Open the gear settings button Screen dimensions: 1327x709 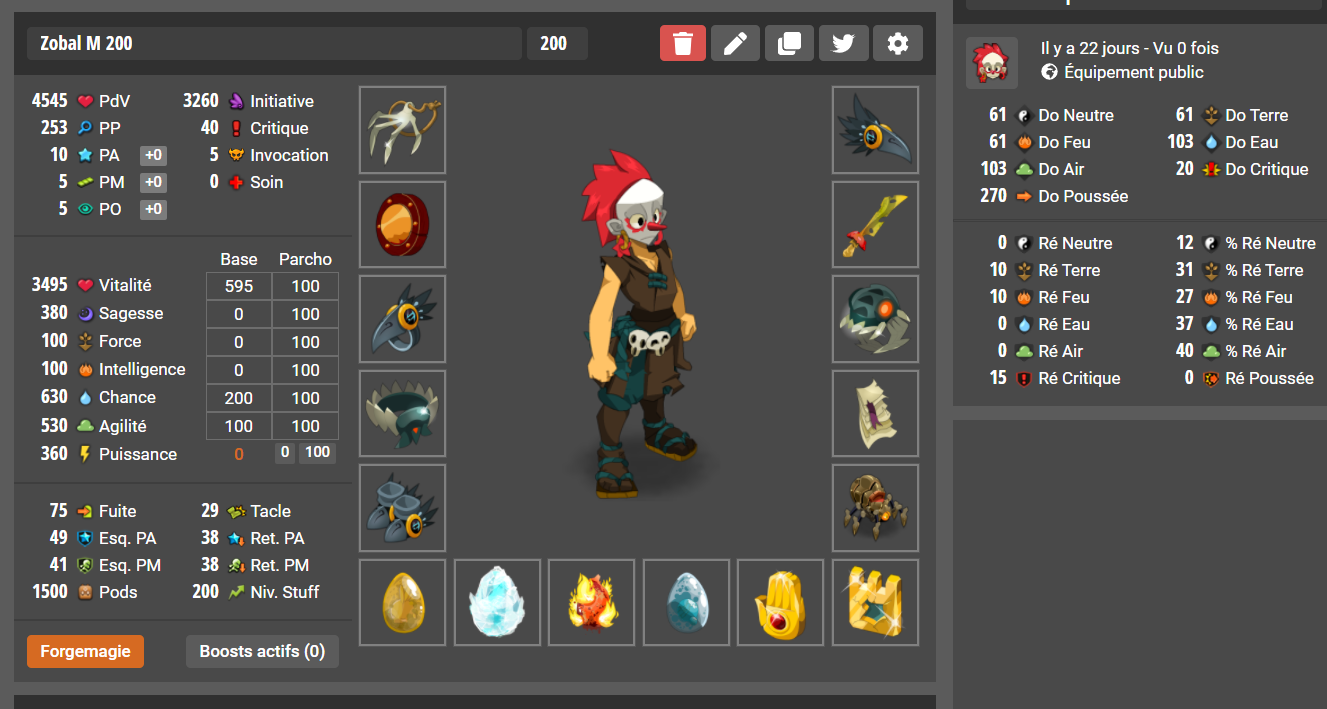tap(898, 44)
